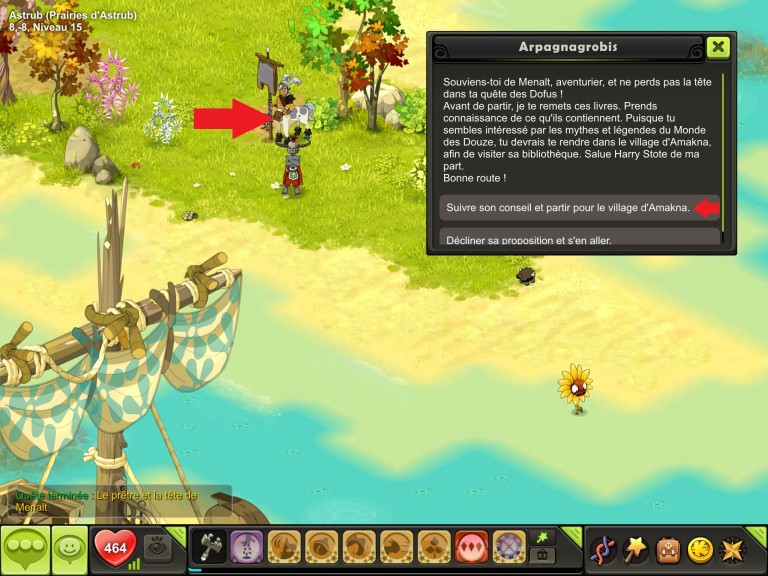Open the chat speech bubble button
The width and height of the screenshot is (768, 576).
24,549
